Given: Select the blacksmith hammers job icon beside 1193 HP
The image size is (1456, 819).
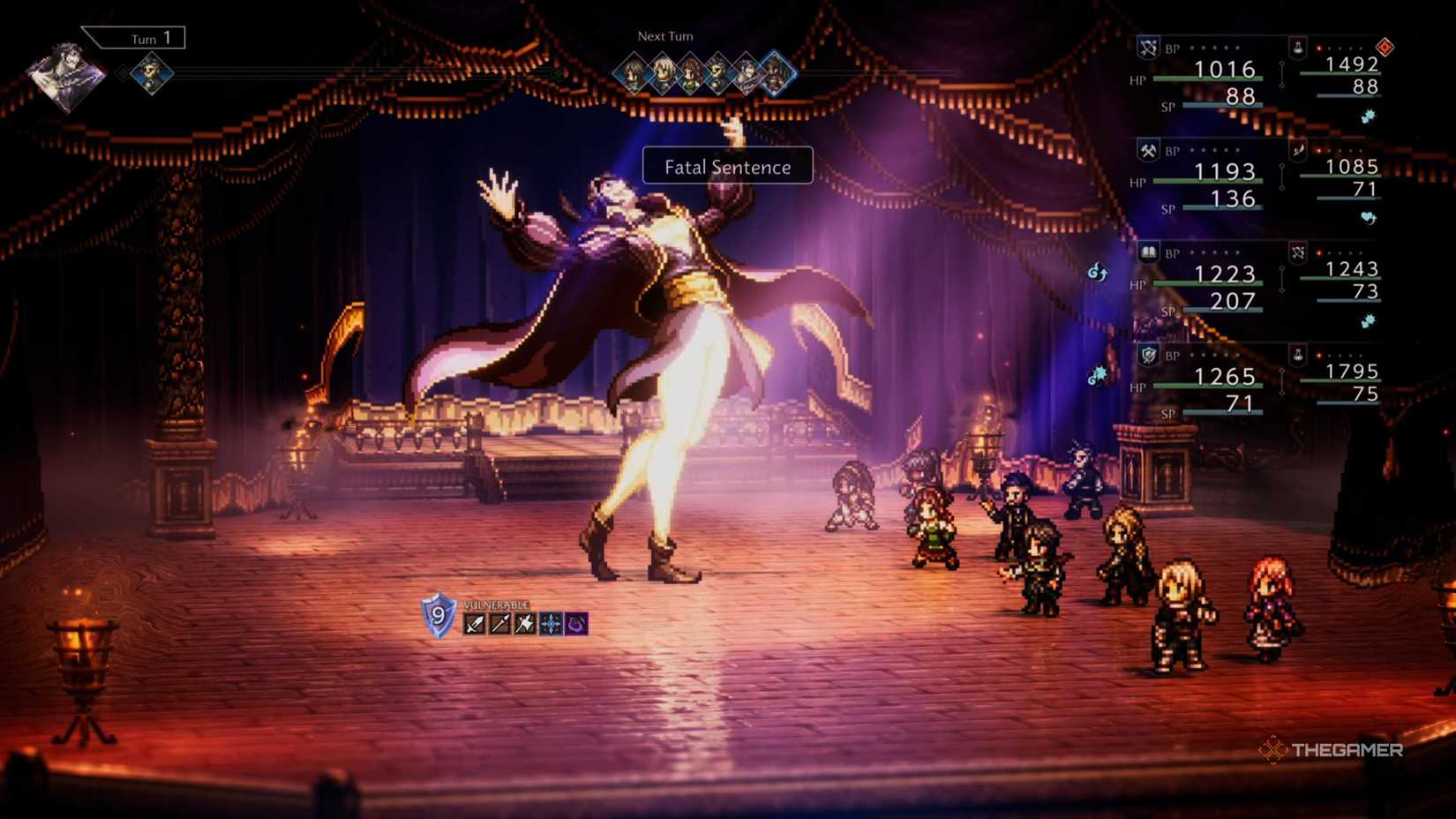Looking at the screenshot, I should tap(1148, 151).
